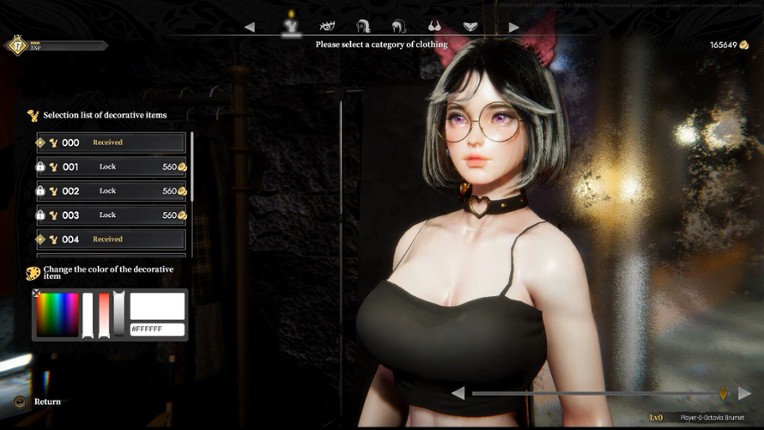The image size is (764, 430).
Task: Go to previous clothing category arrow
Action: 250,27
